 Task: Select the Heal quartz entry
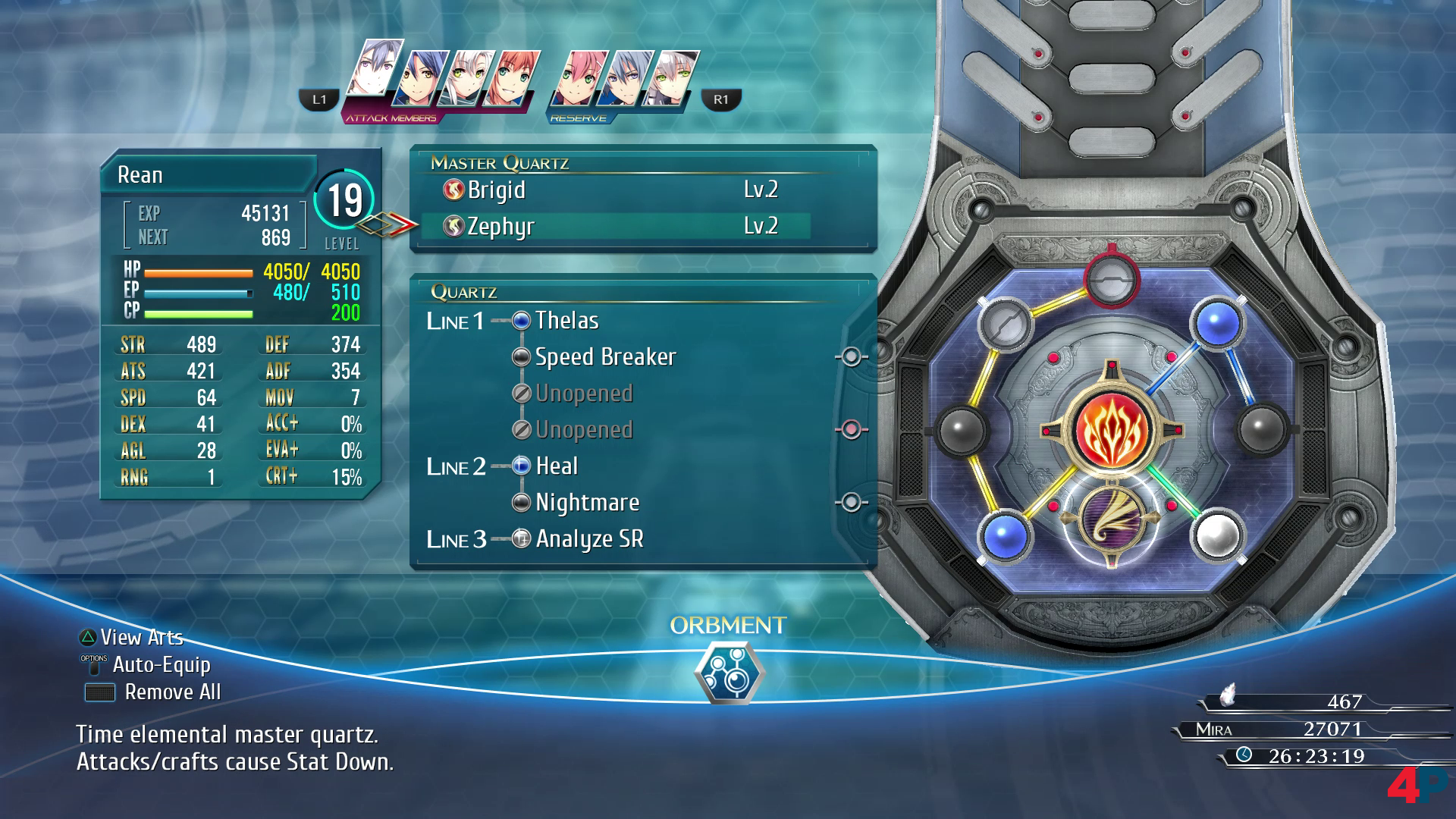tap(557, 466)
